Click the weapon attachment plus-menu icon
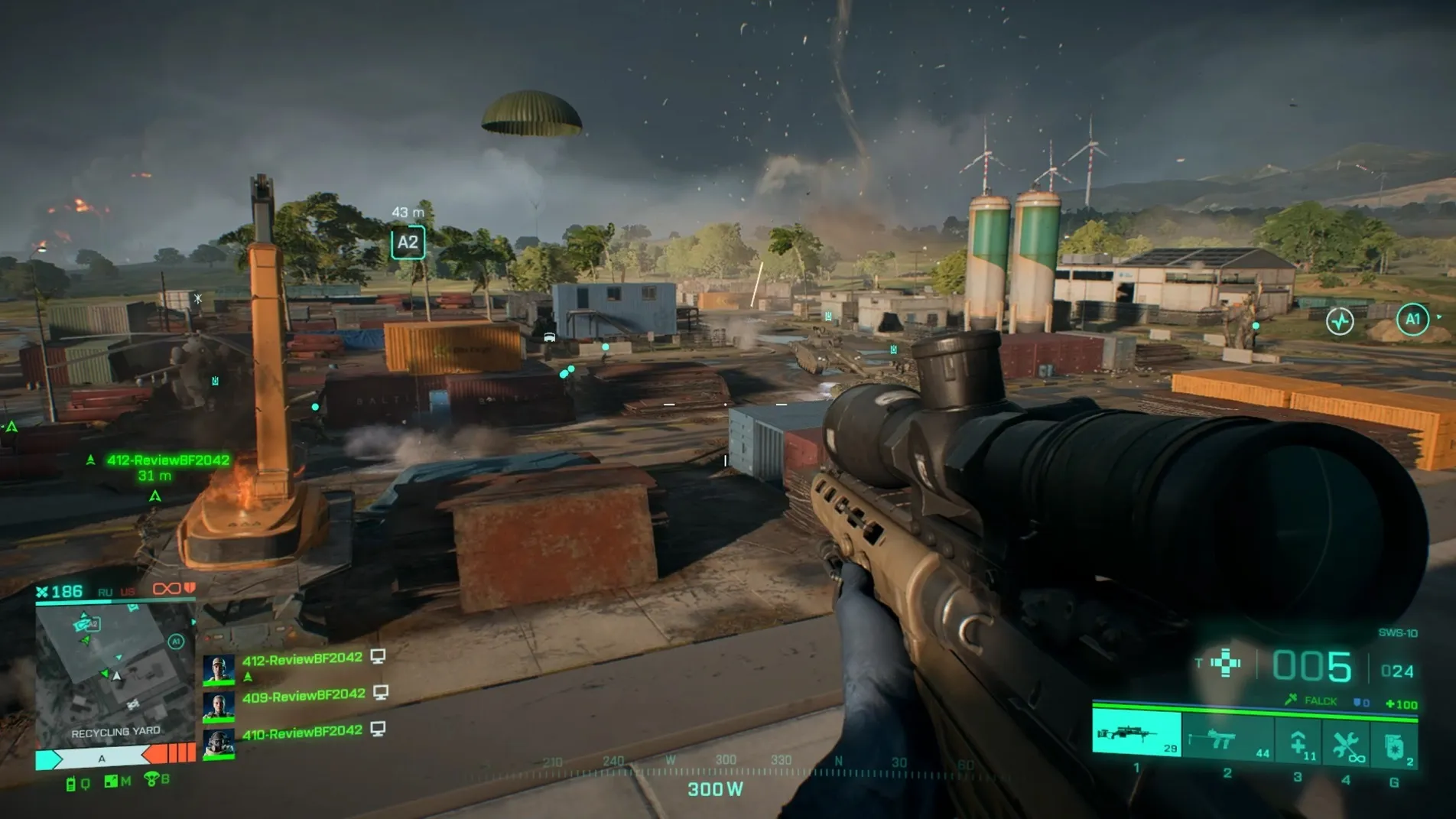The width and height of the screenshot is (1456, 819). pos(1226,663)
